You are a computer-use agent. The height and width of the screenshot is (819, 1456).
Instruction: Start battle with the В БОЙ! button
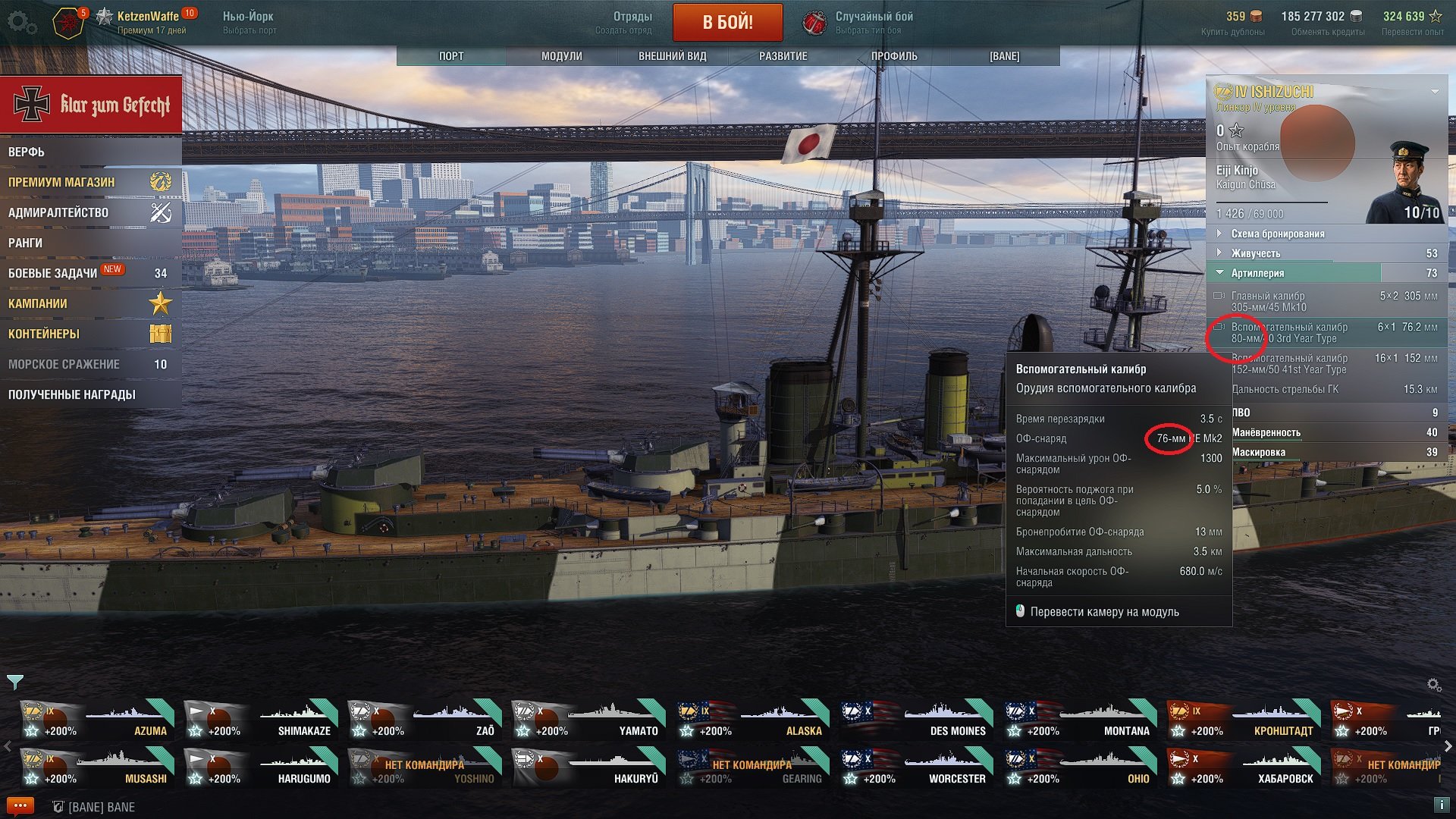[x=727, y=22]
